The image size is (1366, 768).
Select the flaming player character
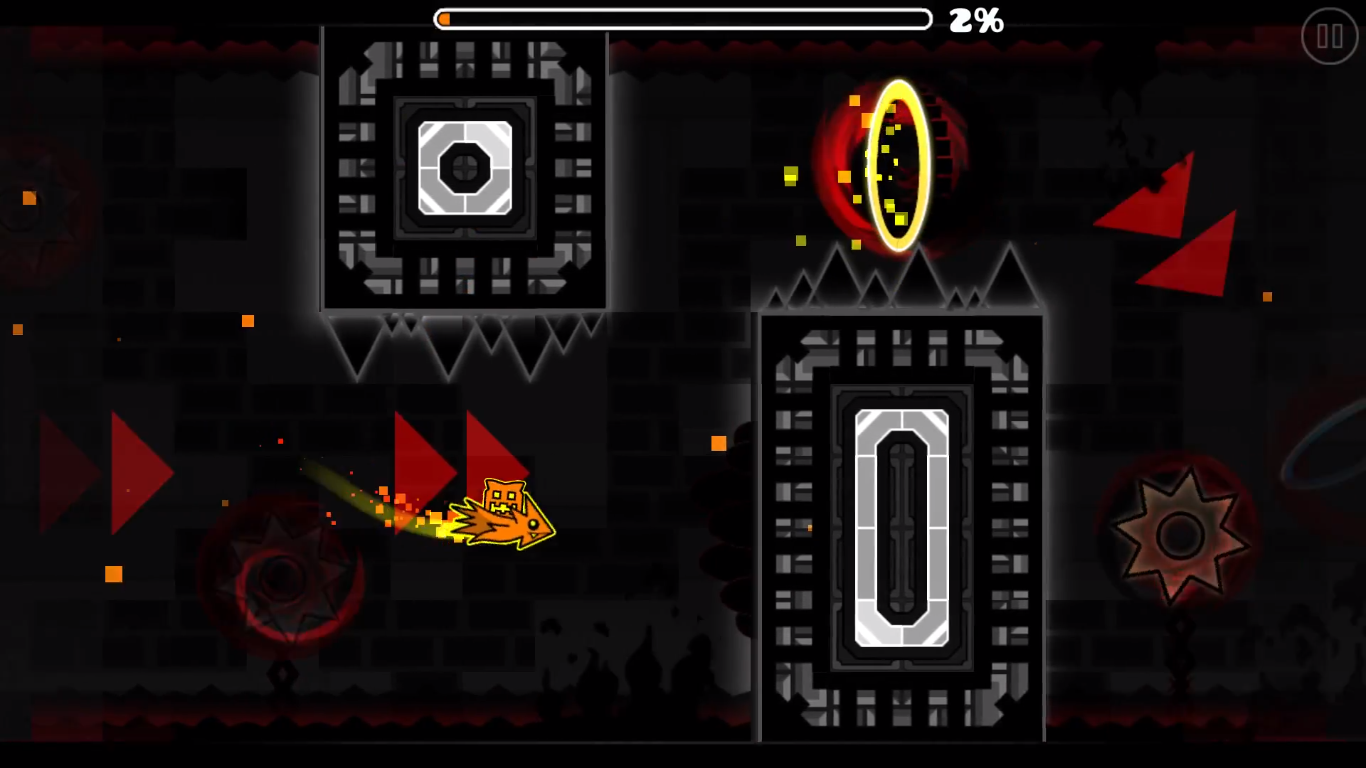tap(505, 515)
